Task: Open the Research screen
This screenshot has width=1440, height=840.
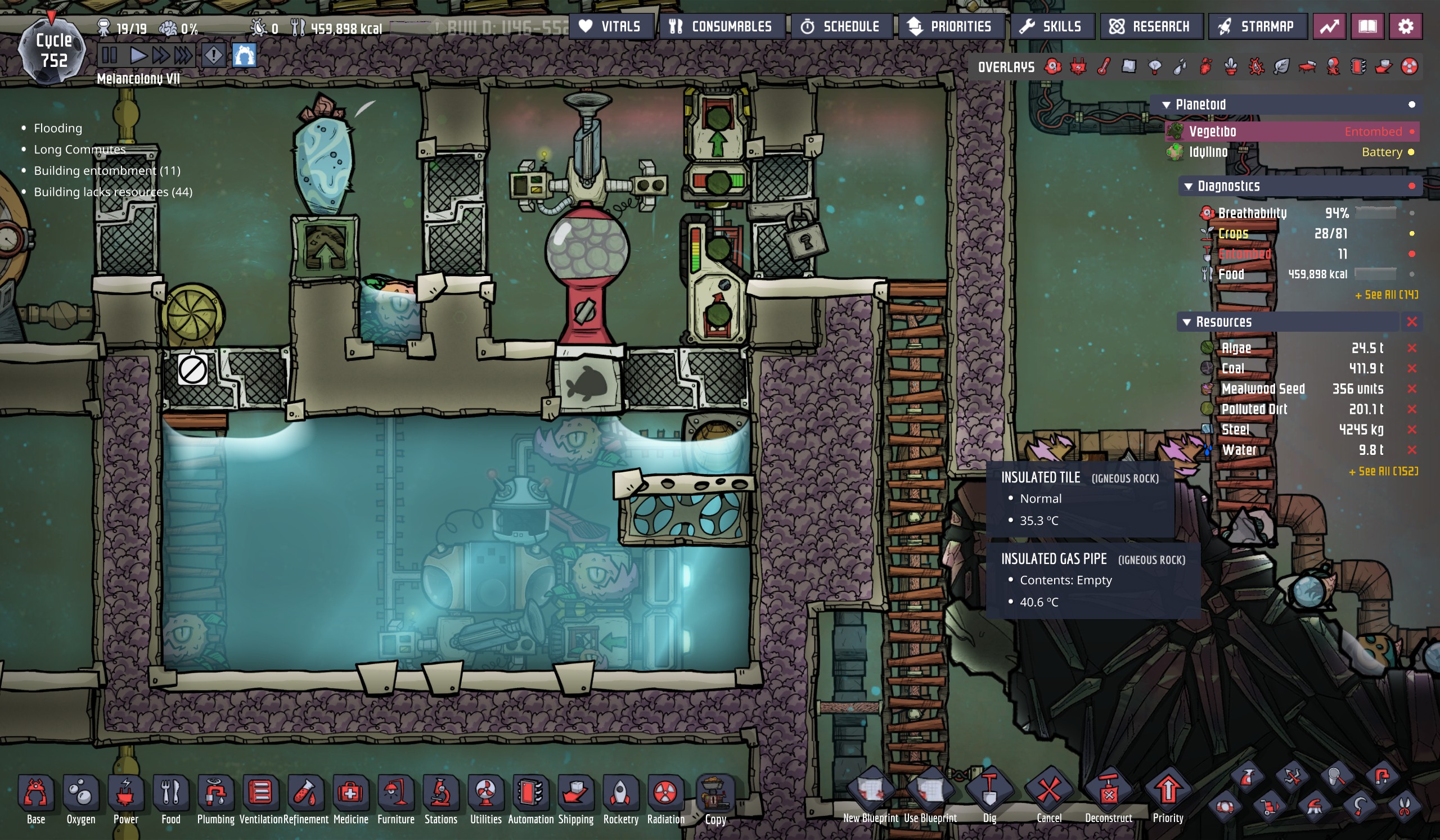Action: 1151,26
